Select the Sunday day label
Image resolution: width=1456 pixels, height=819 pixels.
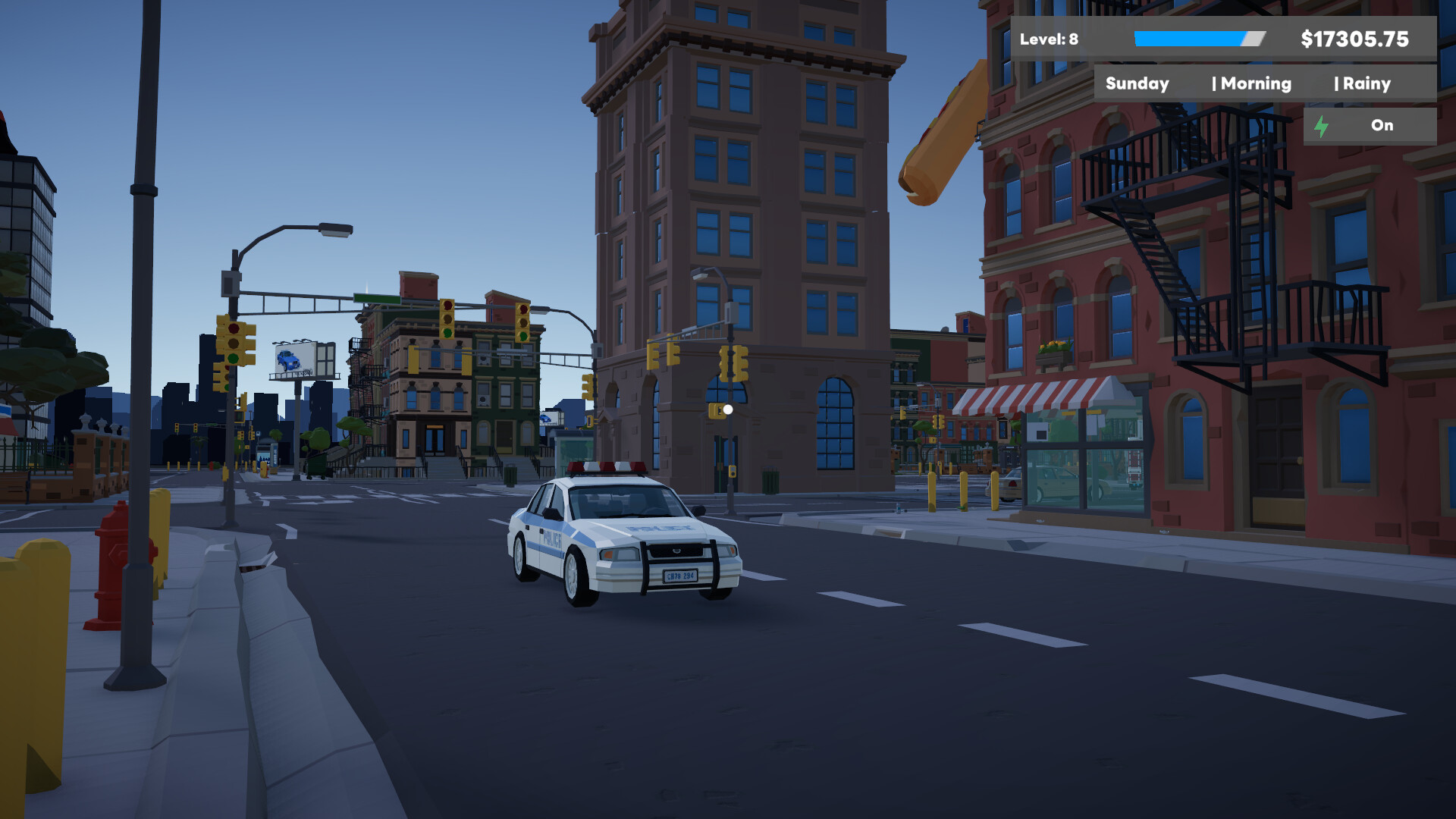(x=1137, y=83)
